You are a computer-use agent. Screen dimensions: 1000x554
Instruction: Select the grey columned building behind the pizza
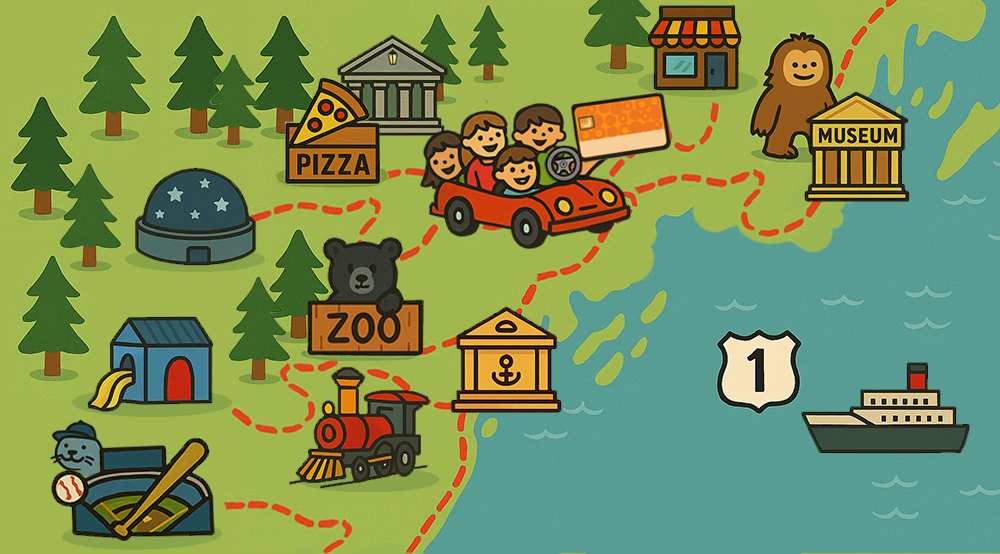tap(394, 84)
